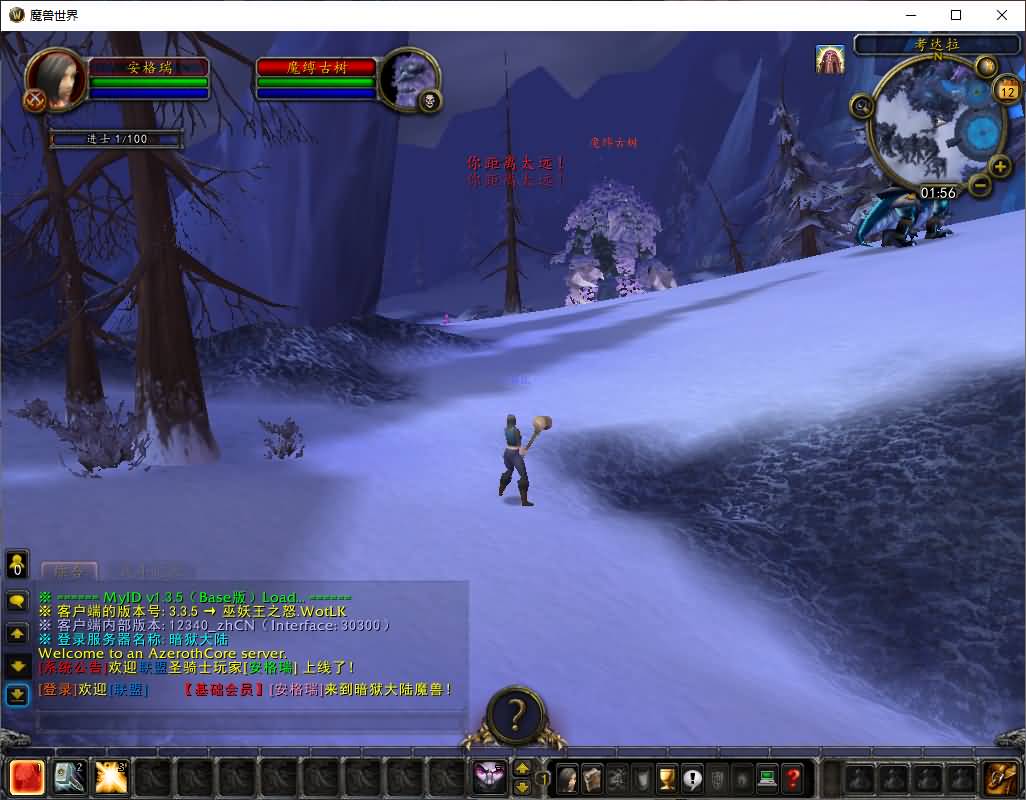Go to next action bar page
The width and height of the screenshot is (1026, 800).
pyautogui.click(x=522, y=768)
